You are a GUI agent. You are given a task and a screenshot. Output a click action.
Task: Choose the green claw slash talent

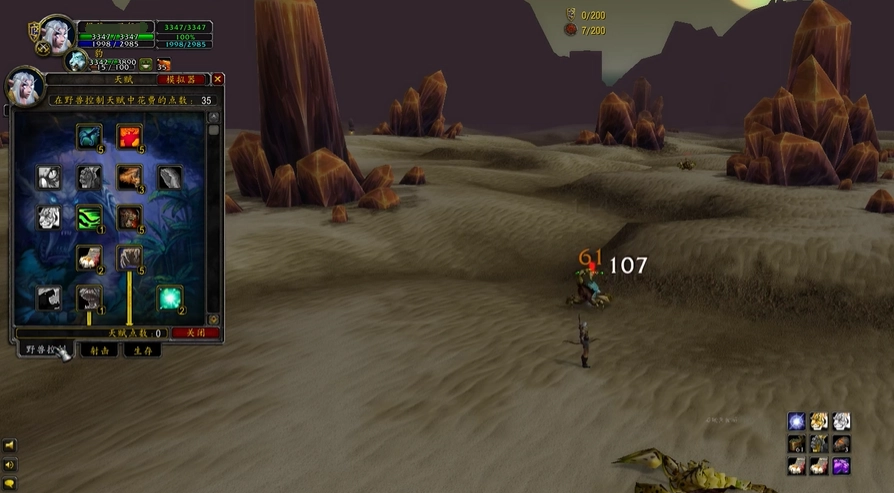(x=90, y=217)
